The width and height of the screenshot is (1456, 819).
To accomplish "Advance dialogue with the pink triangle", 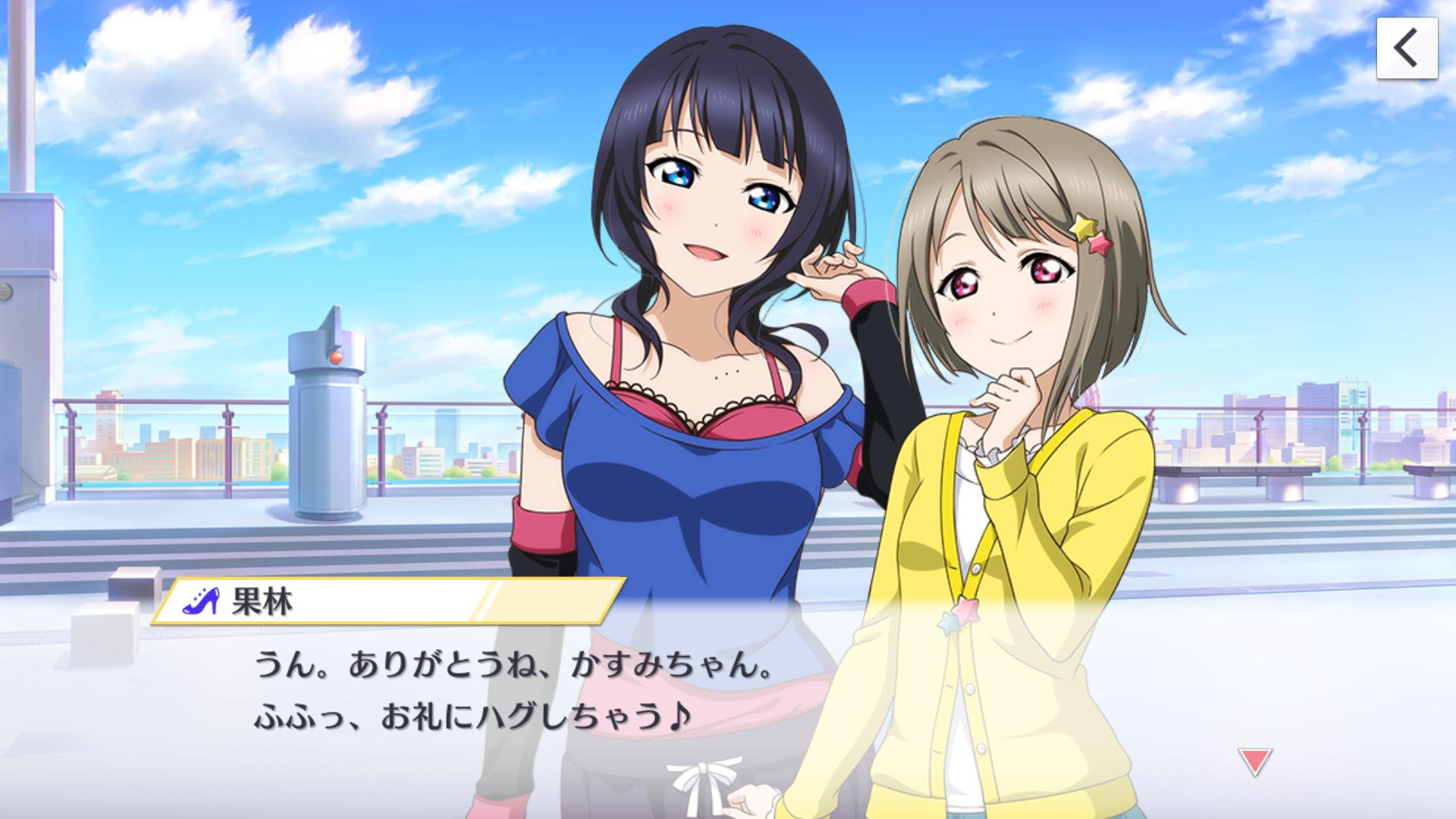I will pyautogui.click(x=1254, y=761).
